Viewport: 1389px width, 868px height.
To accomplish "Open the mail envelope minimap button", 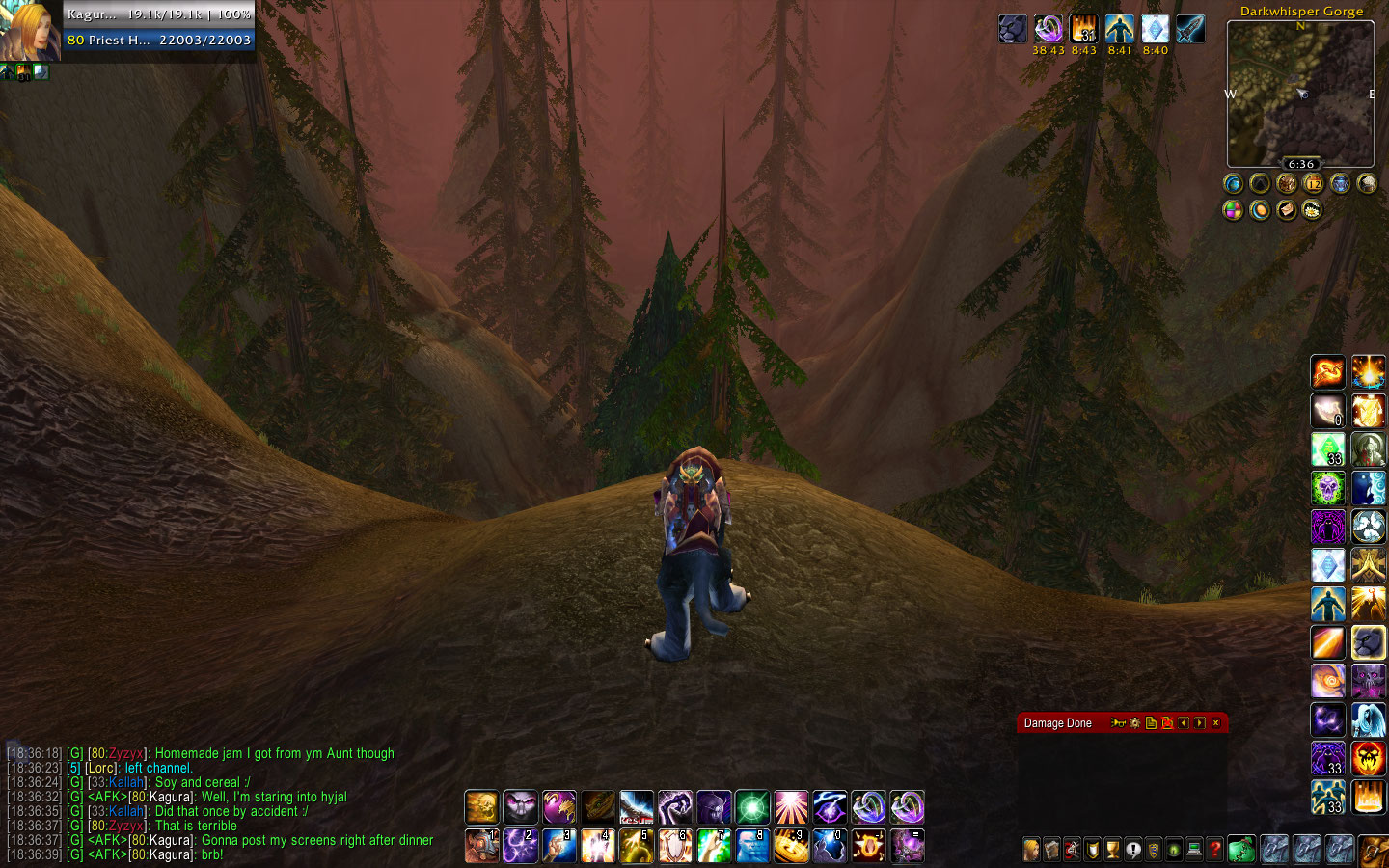I will 1287,210.
